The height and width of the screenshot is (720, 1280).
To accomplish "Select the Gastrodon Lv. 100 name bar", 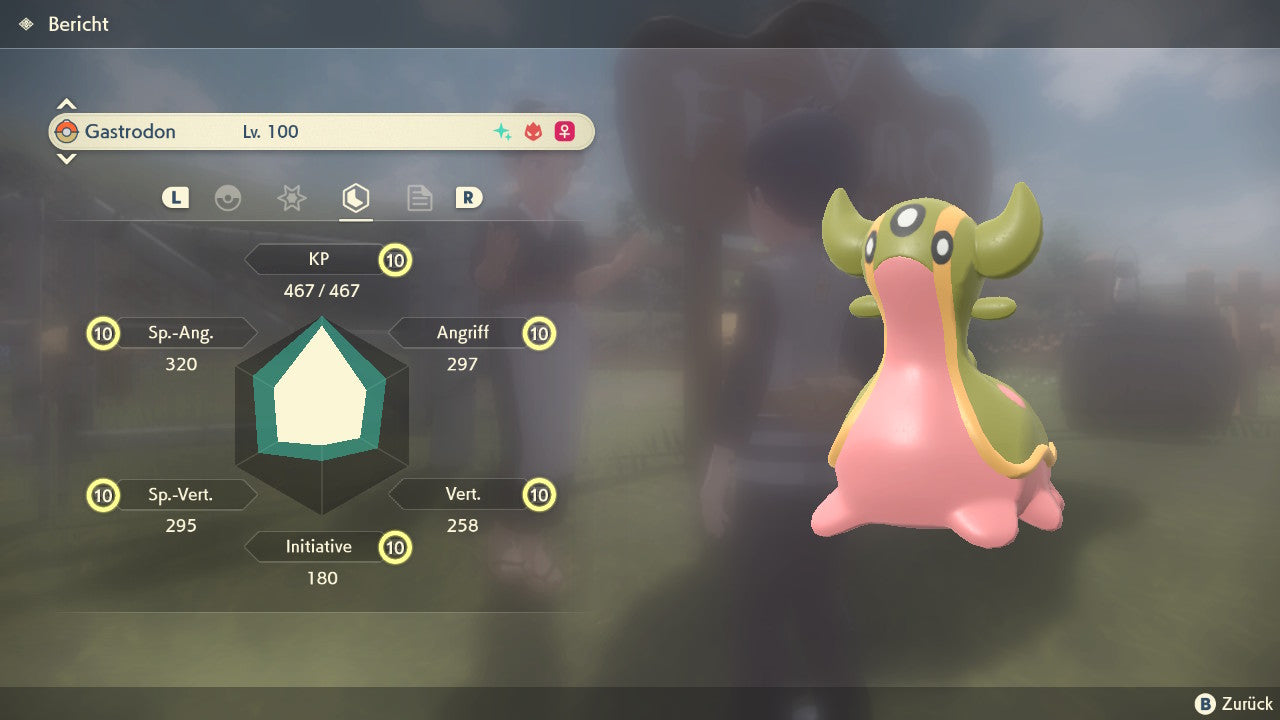I will pyautogui.click(x=321, y=132).
